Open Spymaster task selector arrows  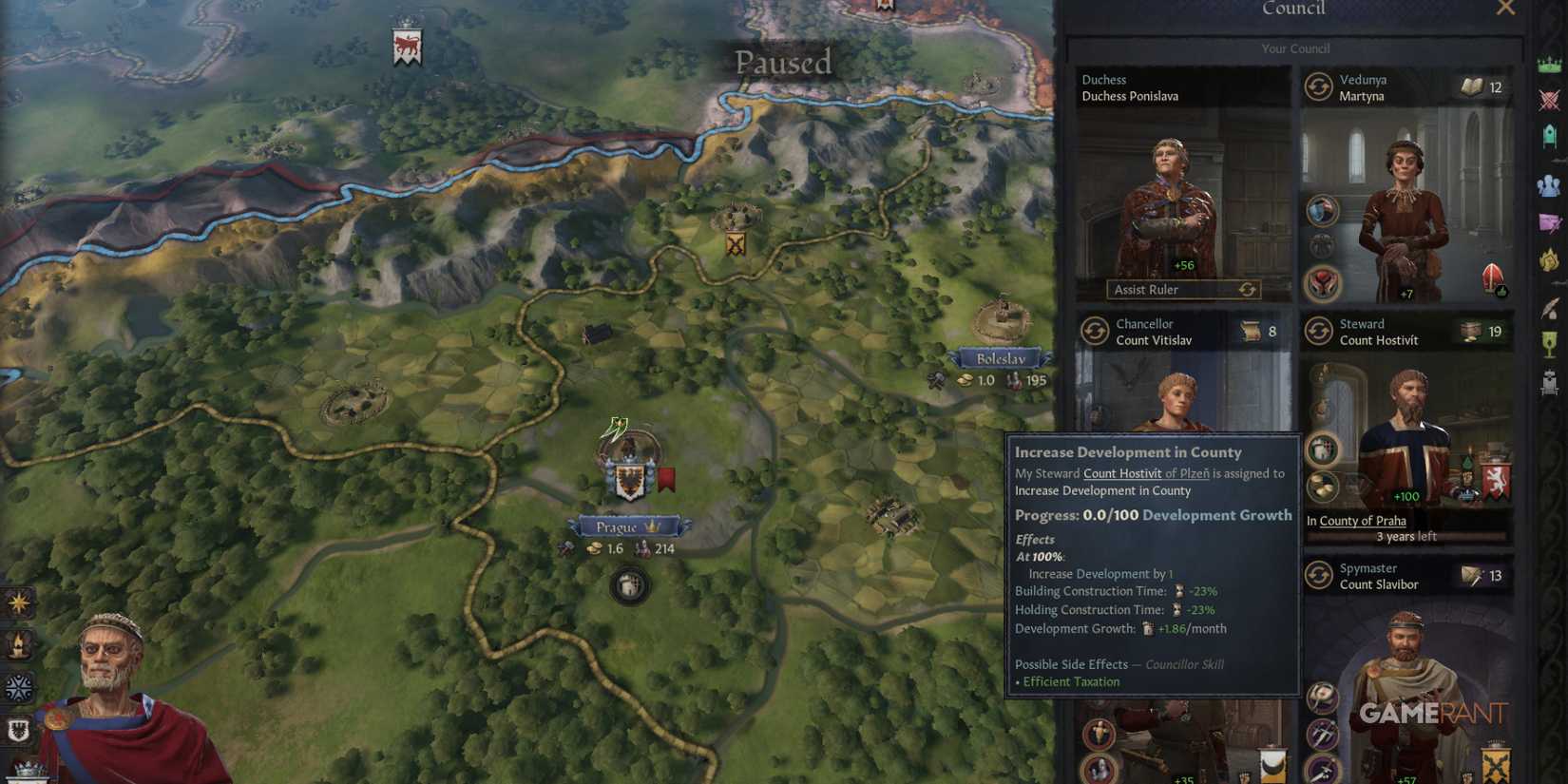pos(1319,575)
